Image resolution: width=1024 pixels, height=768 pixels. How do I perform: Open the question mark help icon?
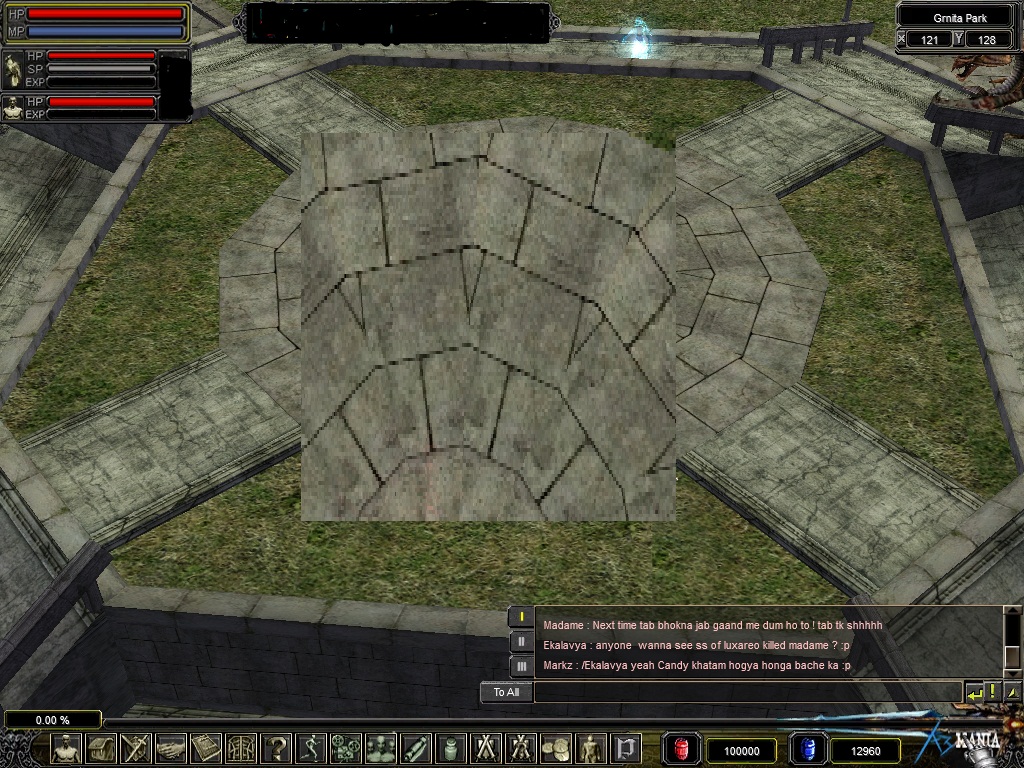point(276,748)
